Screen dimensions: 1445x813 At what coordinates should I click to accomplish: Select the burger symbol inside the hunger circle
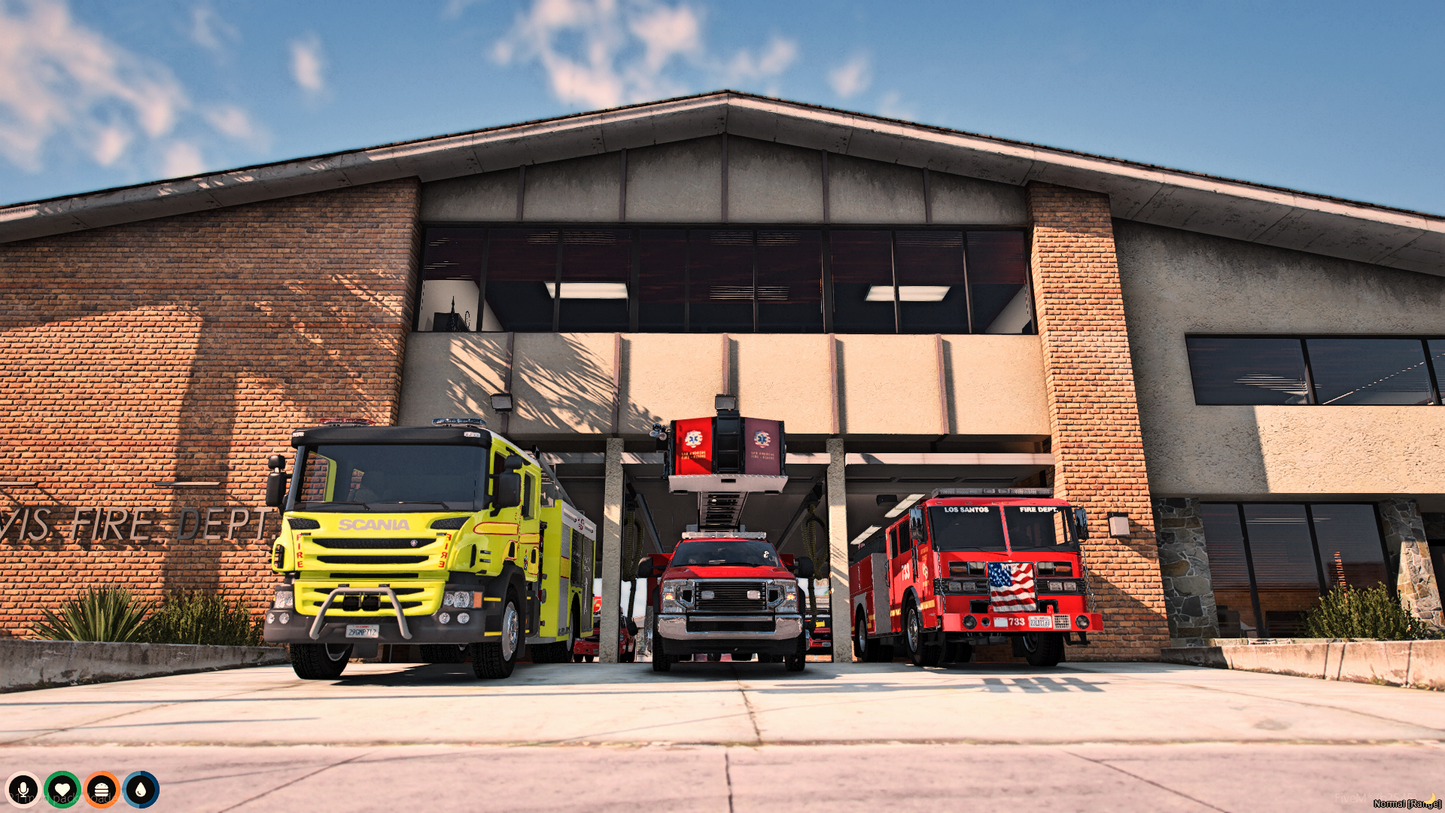tap(102, 788)
